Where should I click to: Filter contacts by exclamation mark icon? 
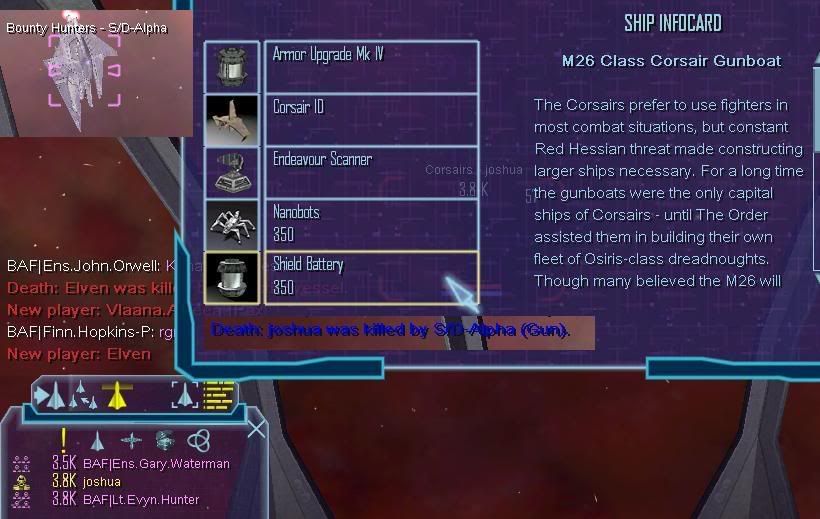coord(64,439)
